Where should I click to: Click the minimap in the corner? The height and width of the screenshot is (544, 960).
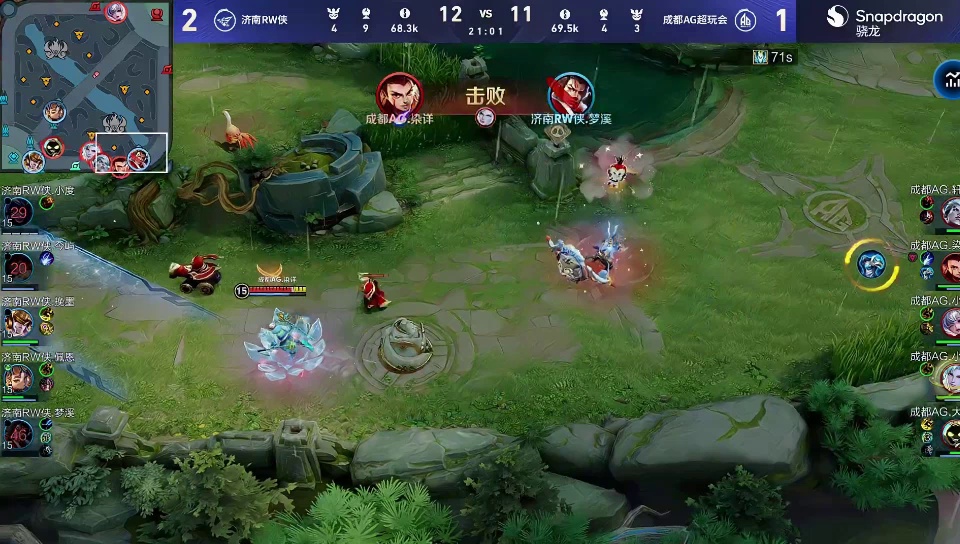(85, 87)
